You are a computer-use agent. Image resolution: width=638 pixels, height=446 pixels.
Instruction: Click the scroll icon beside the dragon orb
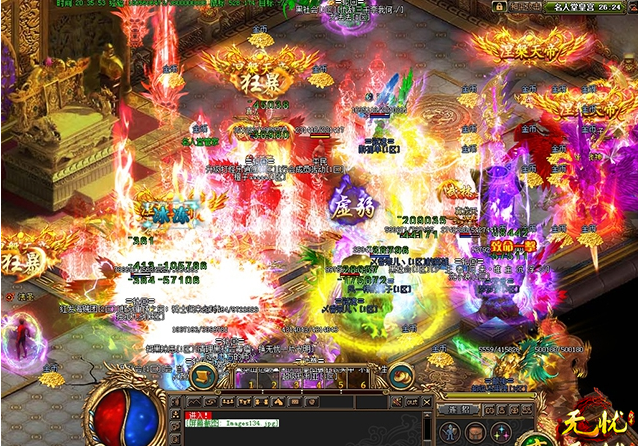[200, 377]
